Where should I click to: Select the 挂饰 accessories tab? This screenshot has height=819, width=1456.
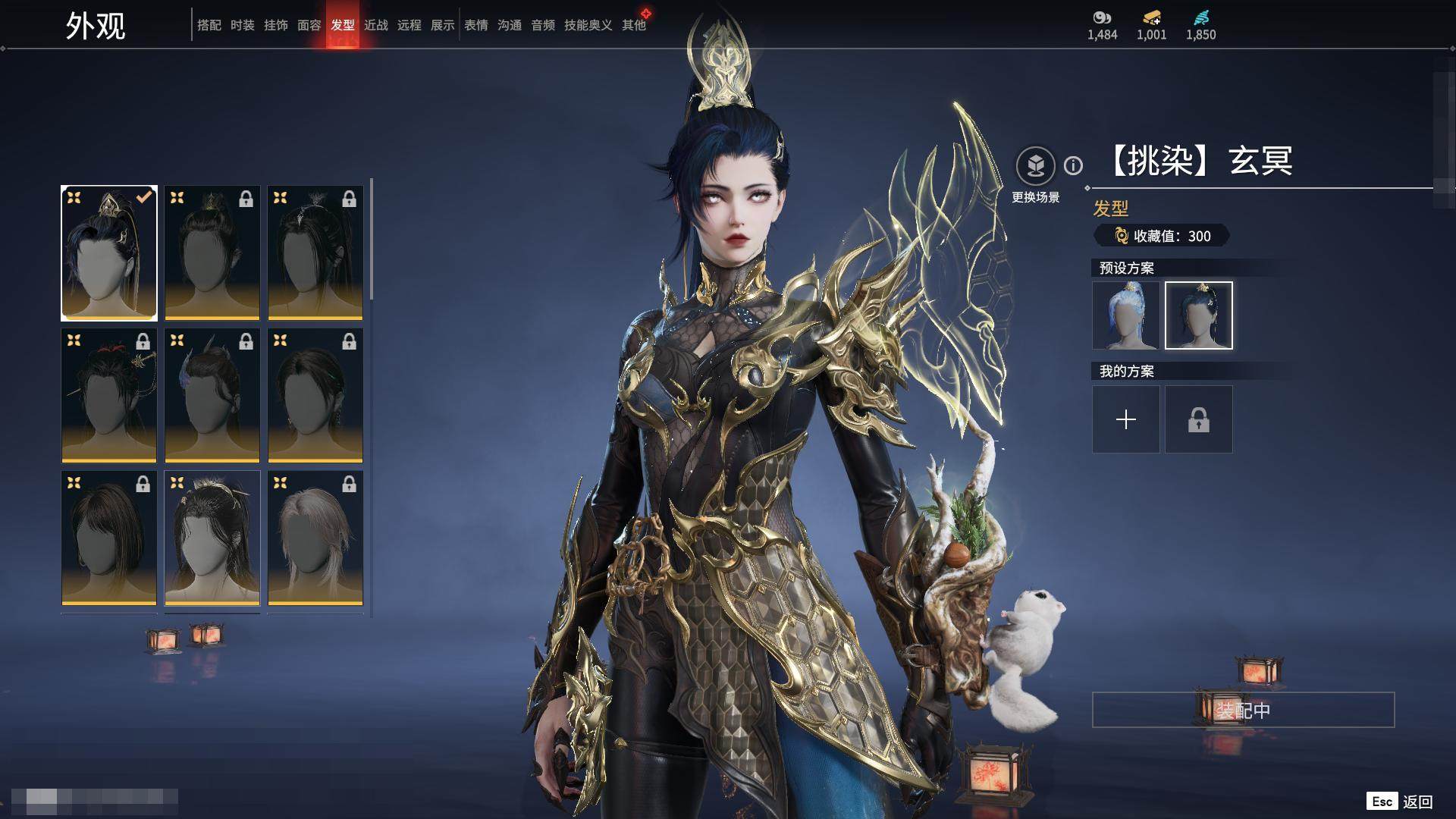tap(275, 25)
